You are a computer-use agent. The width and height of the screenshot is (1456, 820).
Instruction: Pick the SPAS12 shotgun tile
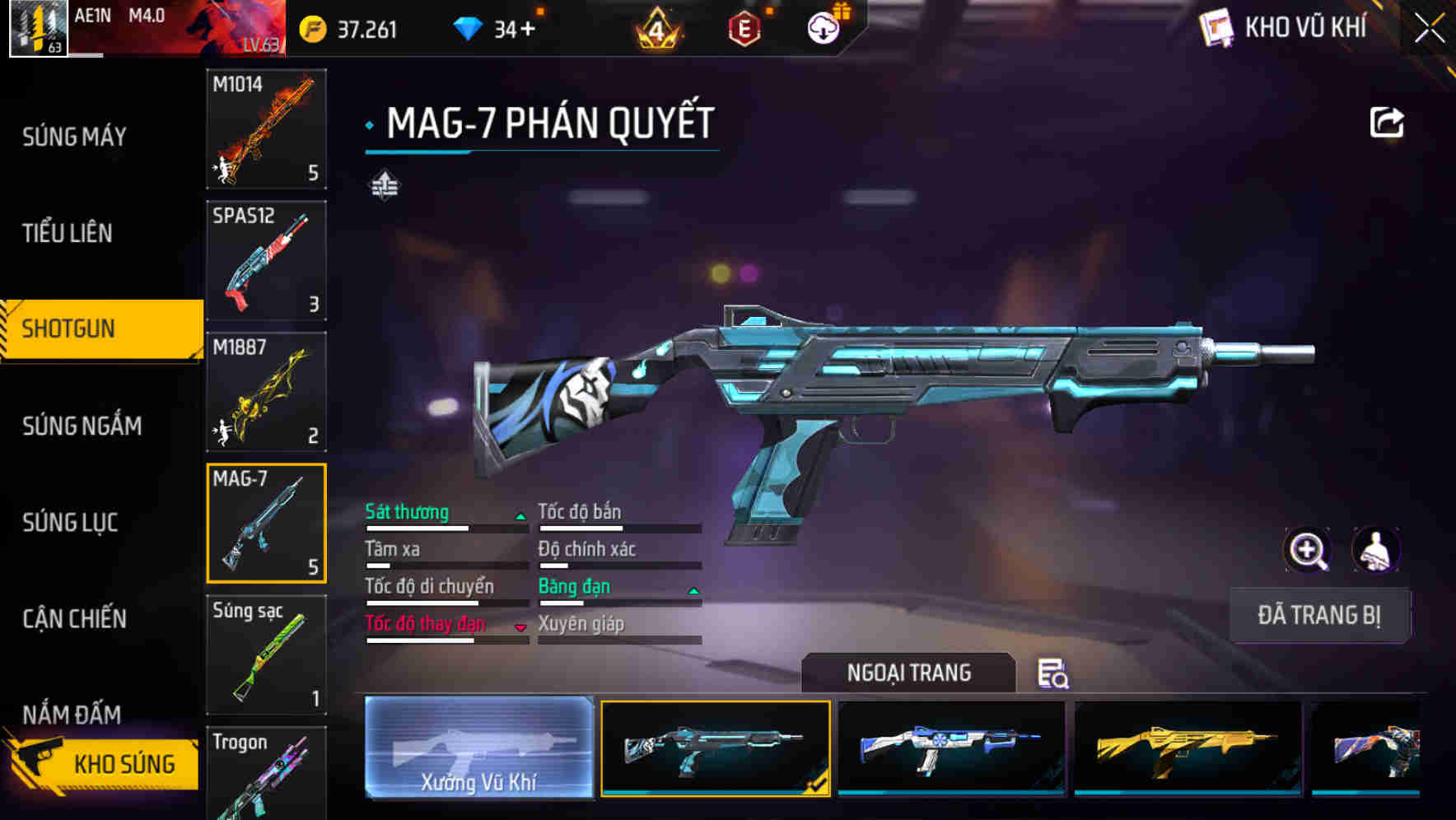(266, 260)
